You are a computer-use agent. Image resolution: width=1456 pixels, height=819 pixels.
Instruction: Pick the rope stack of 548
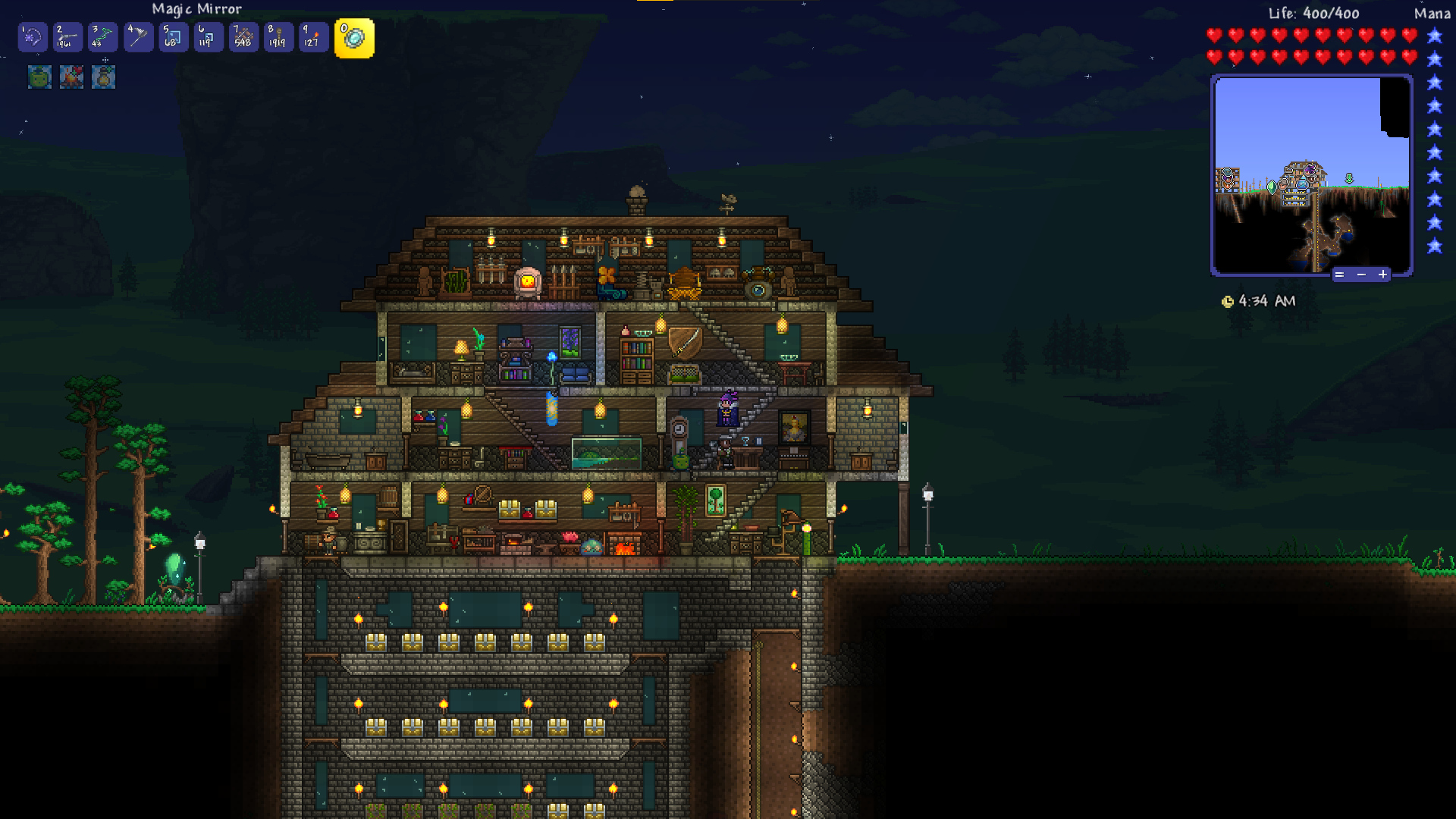[x=243, y=37]
